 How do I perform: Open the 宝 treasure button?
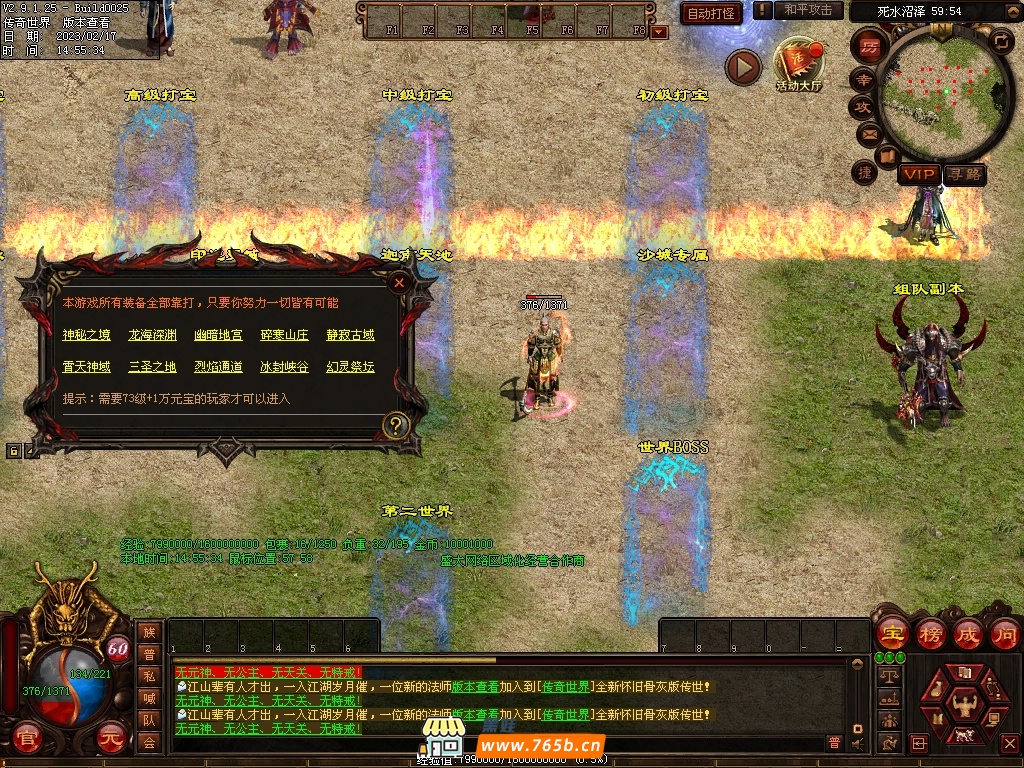(892, 633)
